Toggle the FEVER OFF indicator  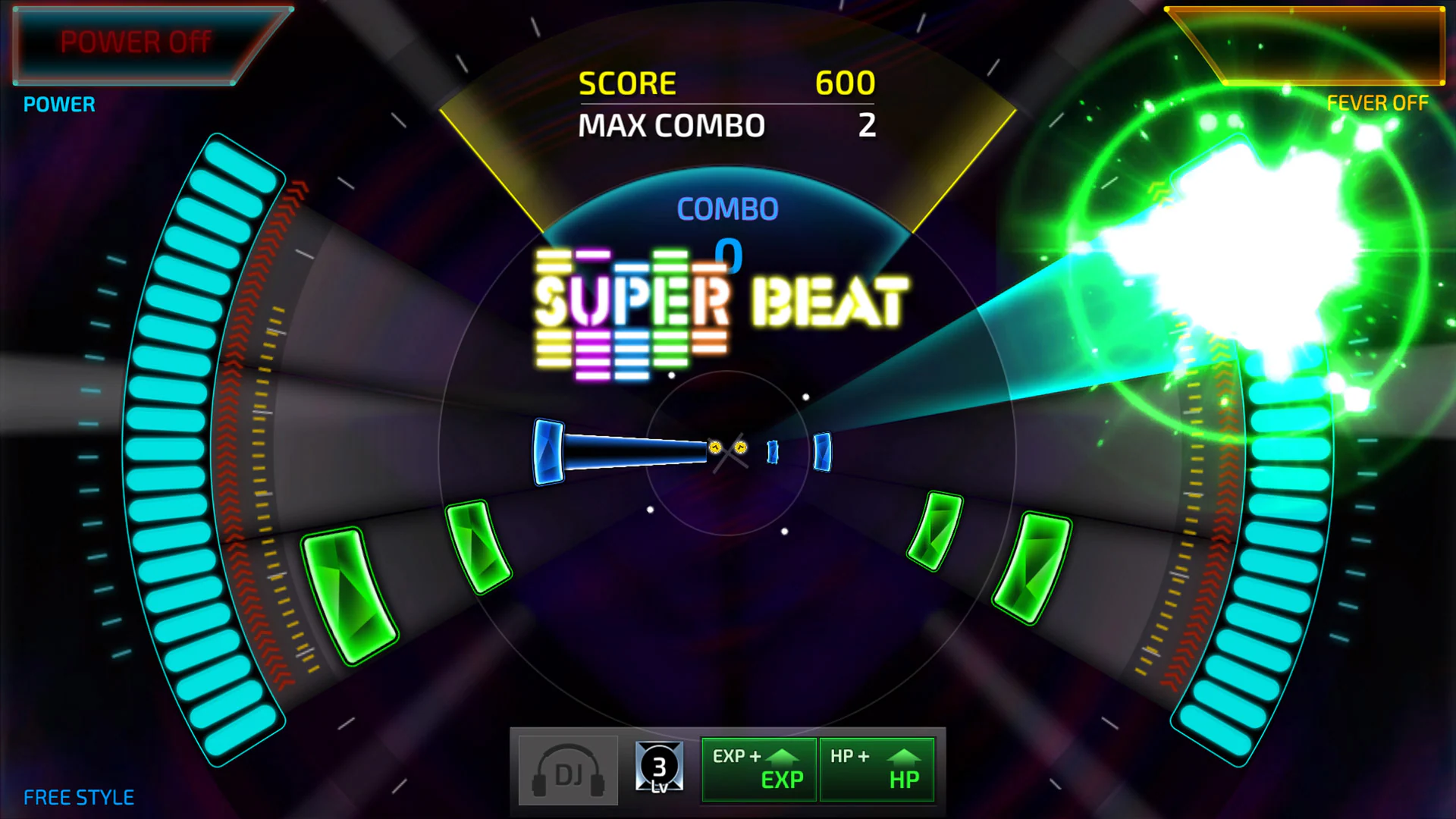point(1377,103)
